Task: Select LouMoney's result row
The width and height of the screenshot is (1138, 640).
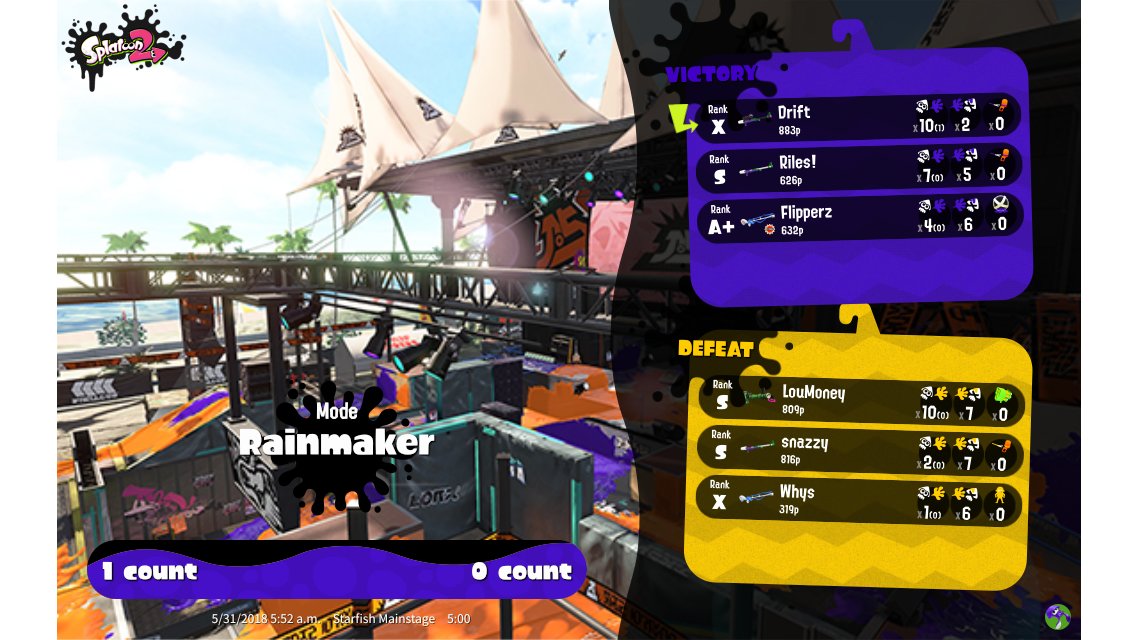Action: tap(860, 401)
